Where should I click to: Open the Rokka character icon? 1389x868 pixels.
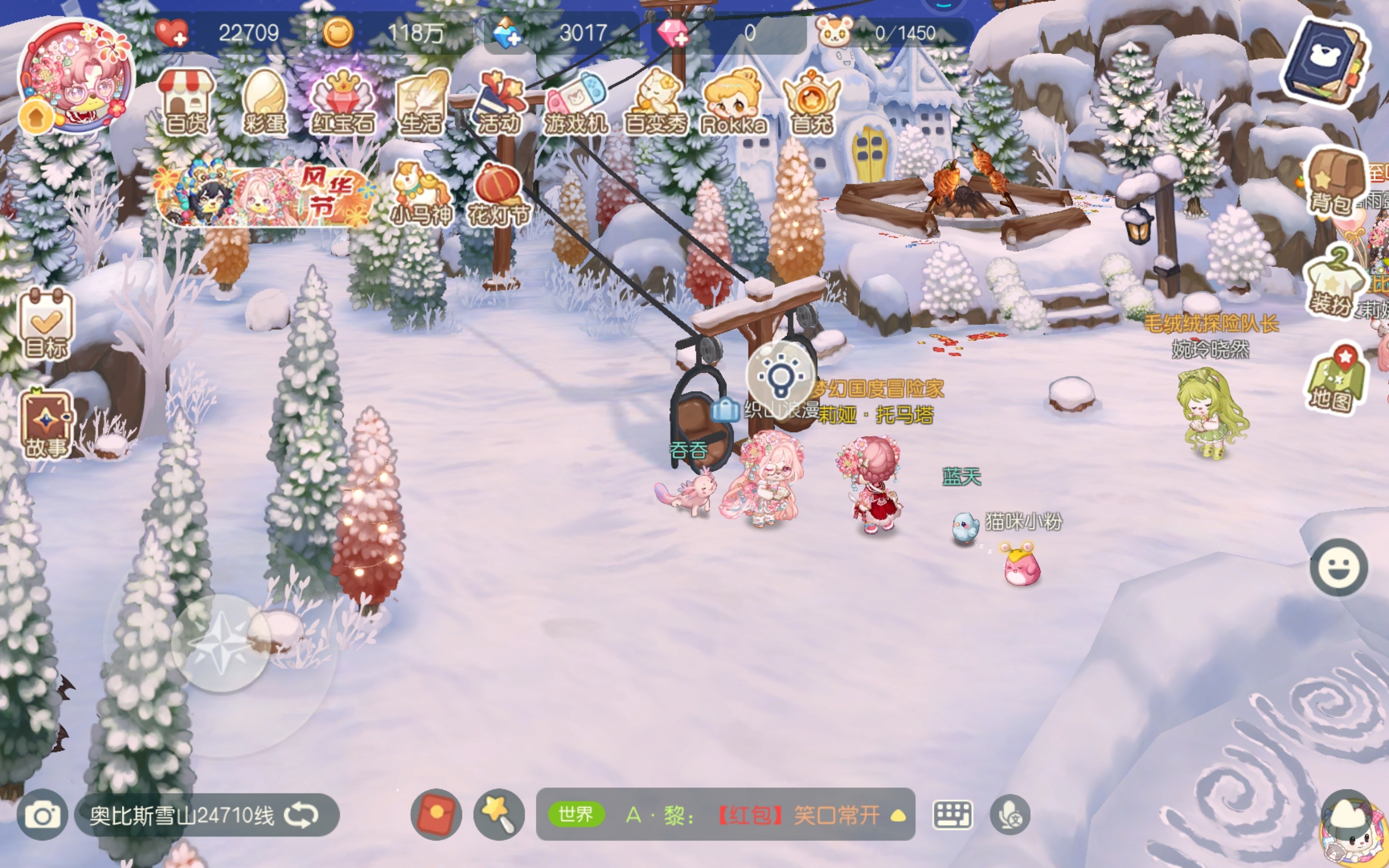click(734, 102)
